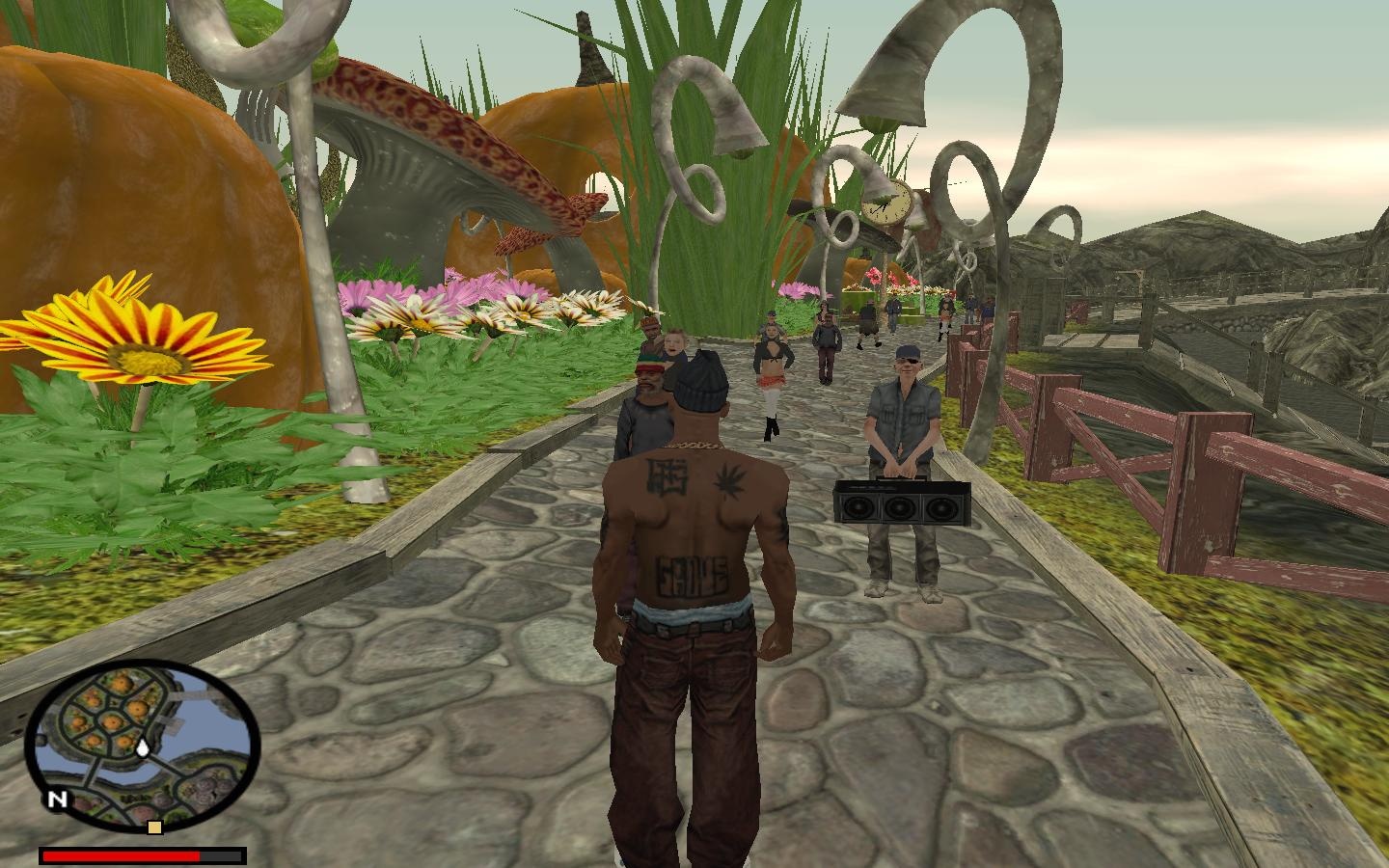Select the north 'N' compass marker

[58, 799]
